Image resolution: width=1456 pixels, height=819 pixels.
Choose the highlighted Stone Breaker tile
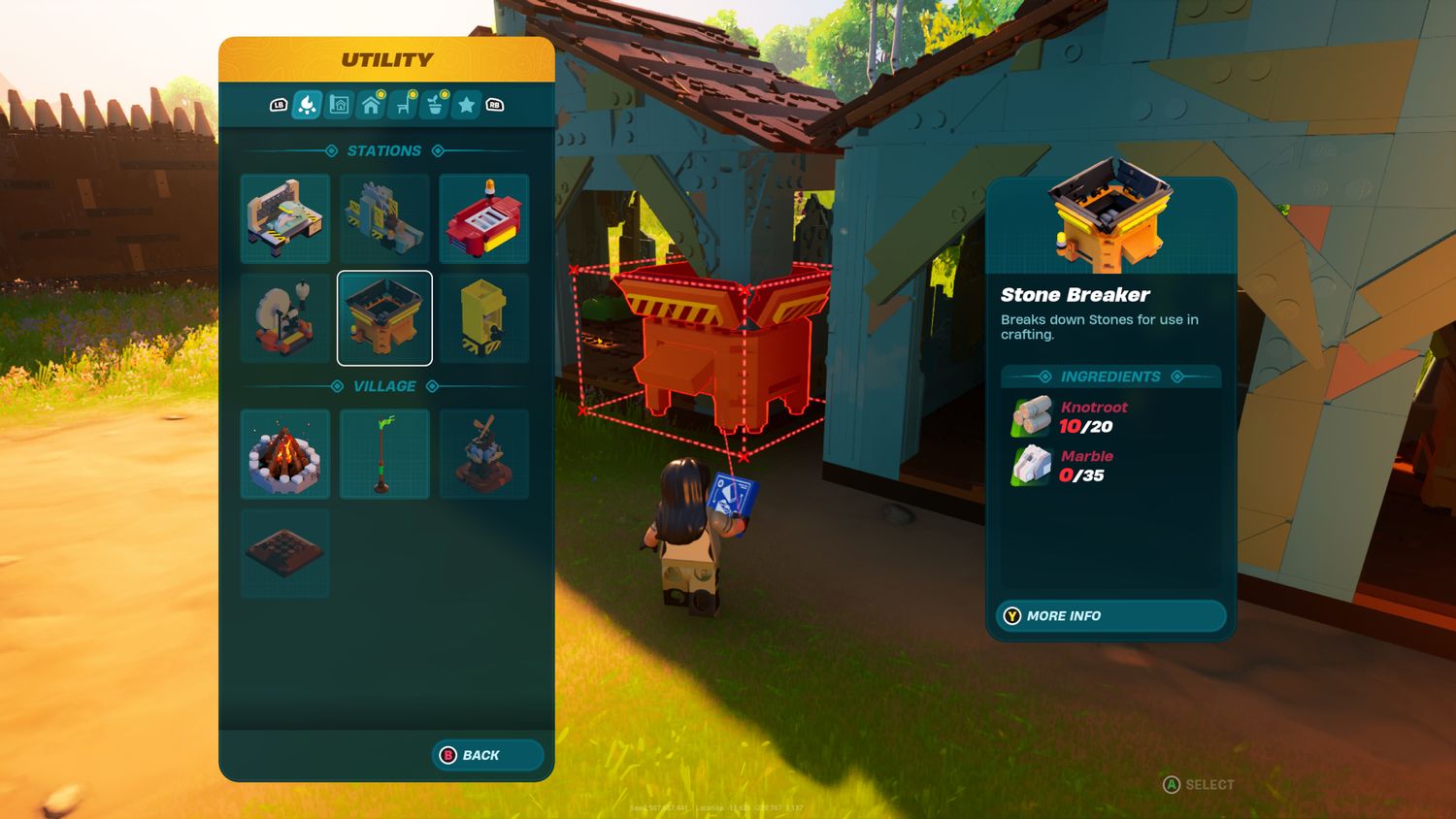(384, 317)
